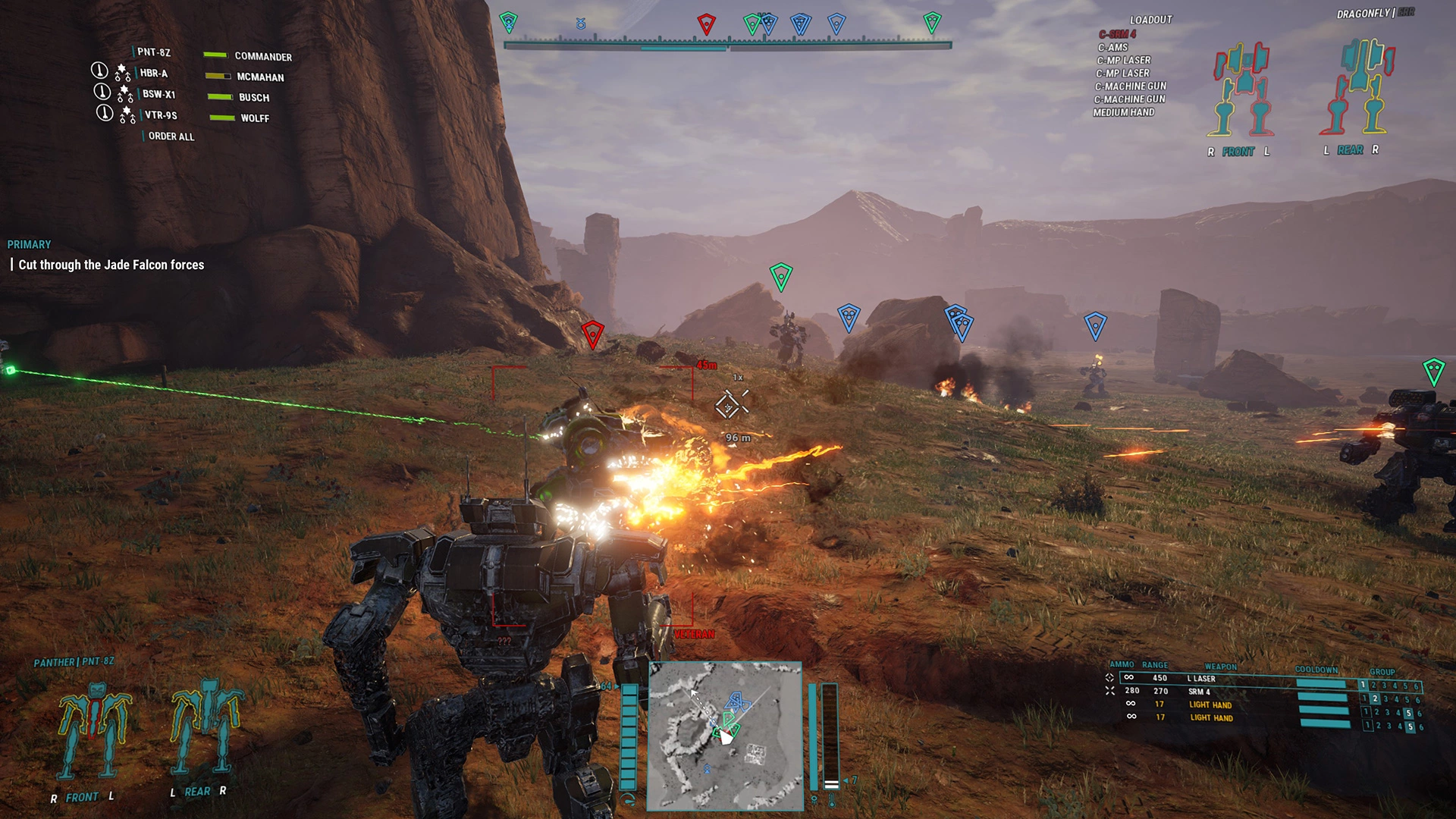This screenshot has width=1456, height=819.
Task: Select lancemate BSW-X1 Busch
Action: pos(158,94)
